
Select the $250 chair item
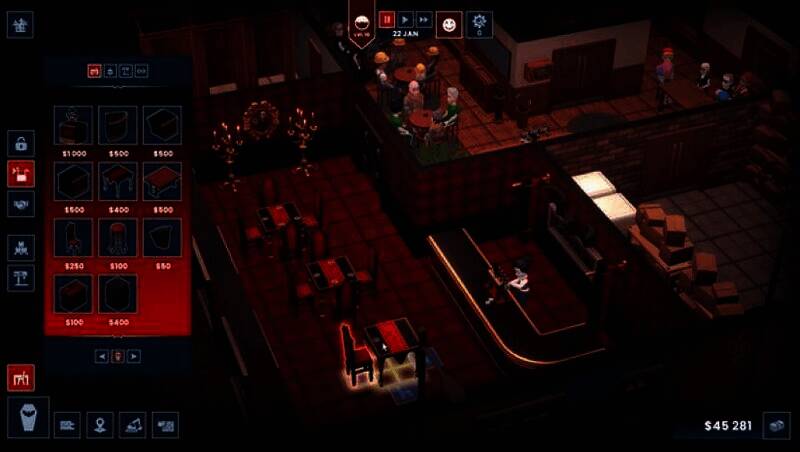tap(74, 238)
